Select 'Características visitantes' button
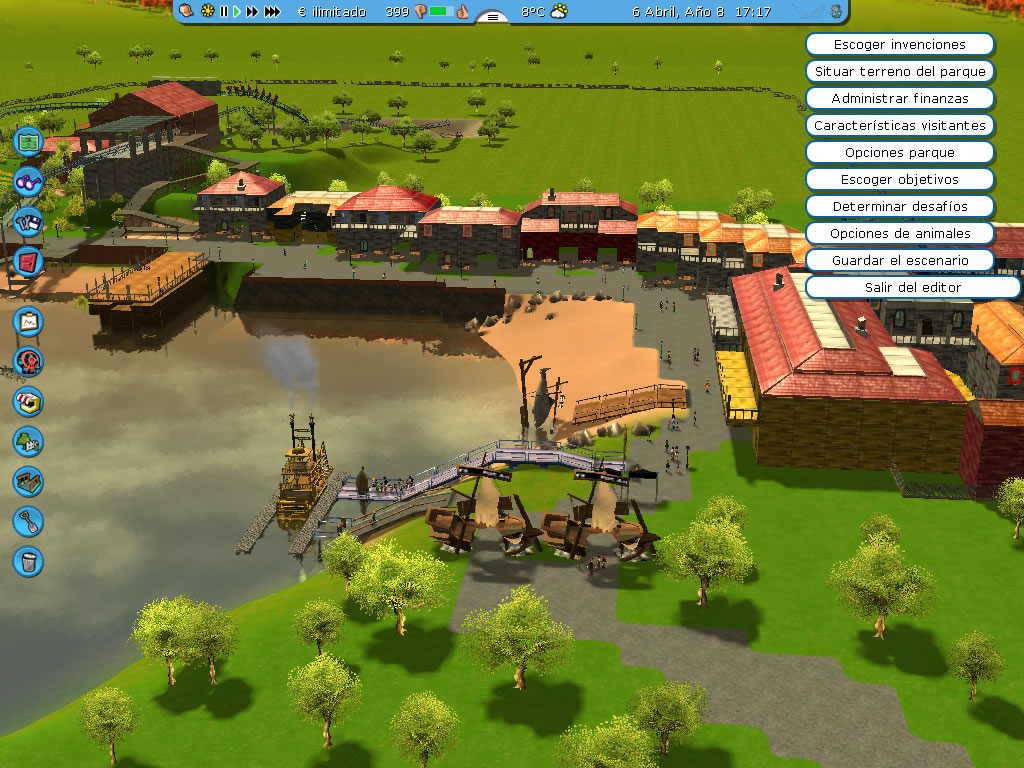 pos(899,126)
